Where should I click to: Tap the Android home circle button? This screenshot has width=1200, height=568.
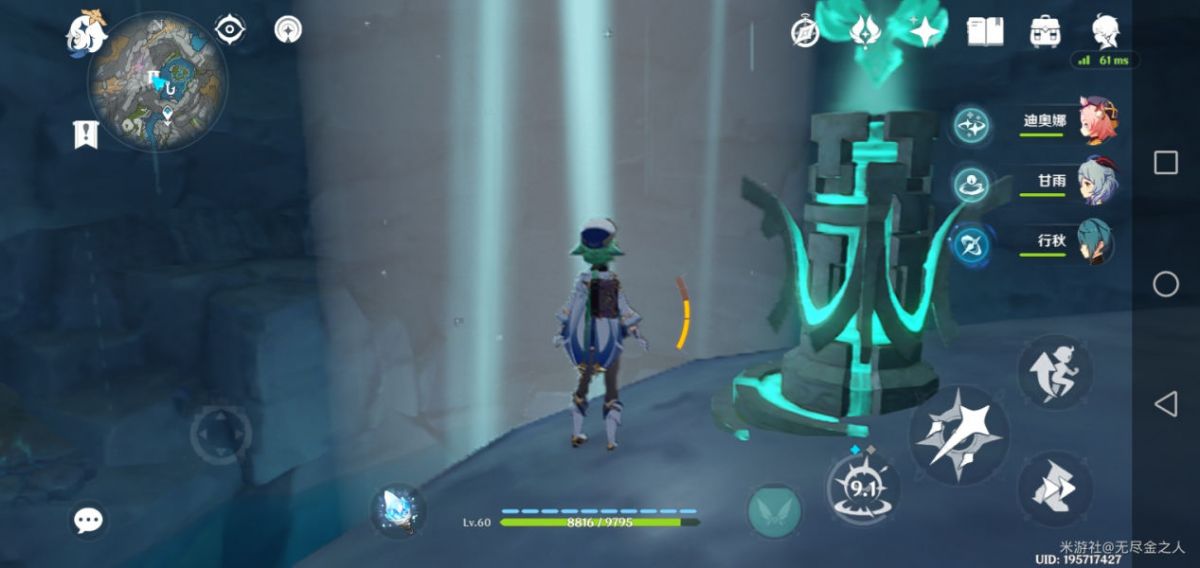click(1166, 285)
